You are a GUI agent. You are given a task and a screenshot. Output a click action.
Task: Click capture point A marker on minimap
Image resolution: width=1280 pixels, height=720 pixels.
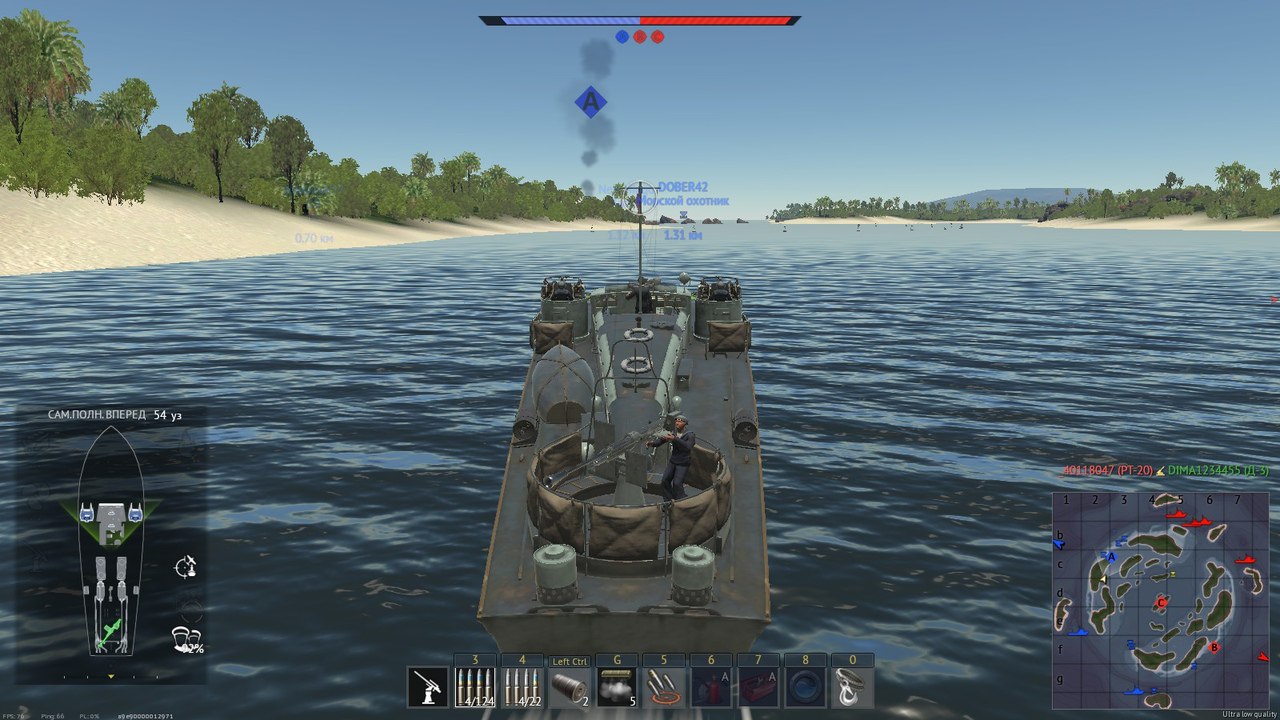coord(1111,556)
